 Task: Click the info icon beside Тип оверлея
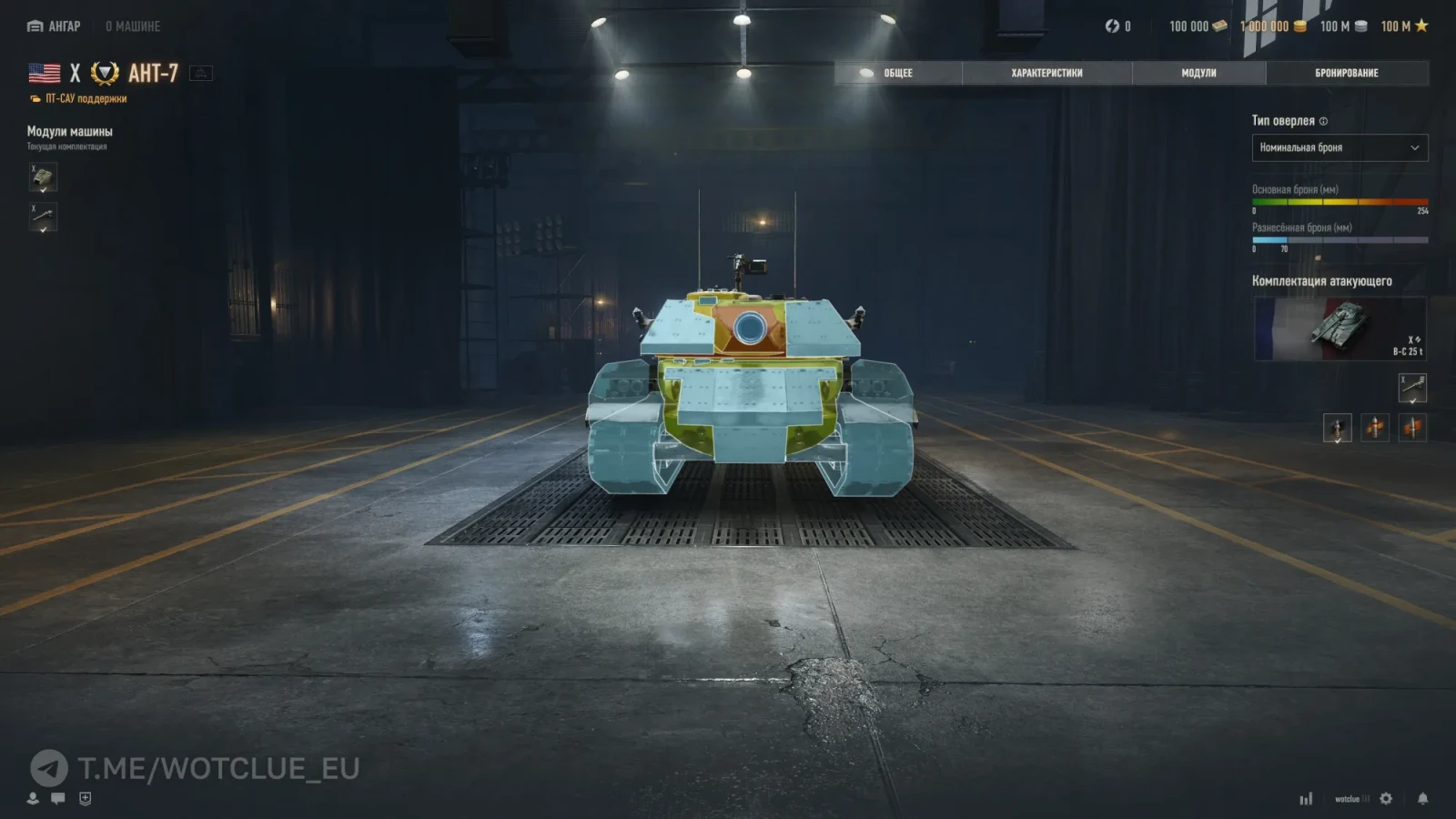1323,121
